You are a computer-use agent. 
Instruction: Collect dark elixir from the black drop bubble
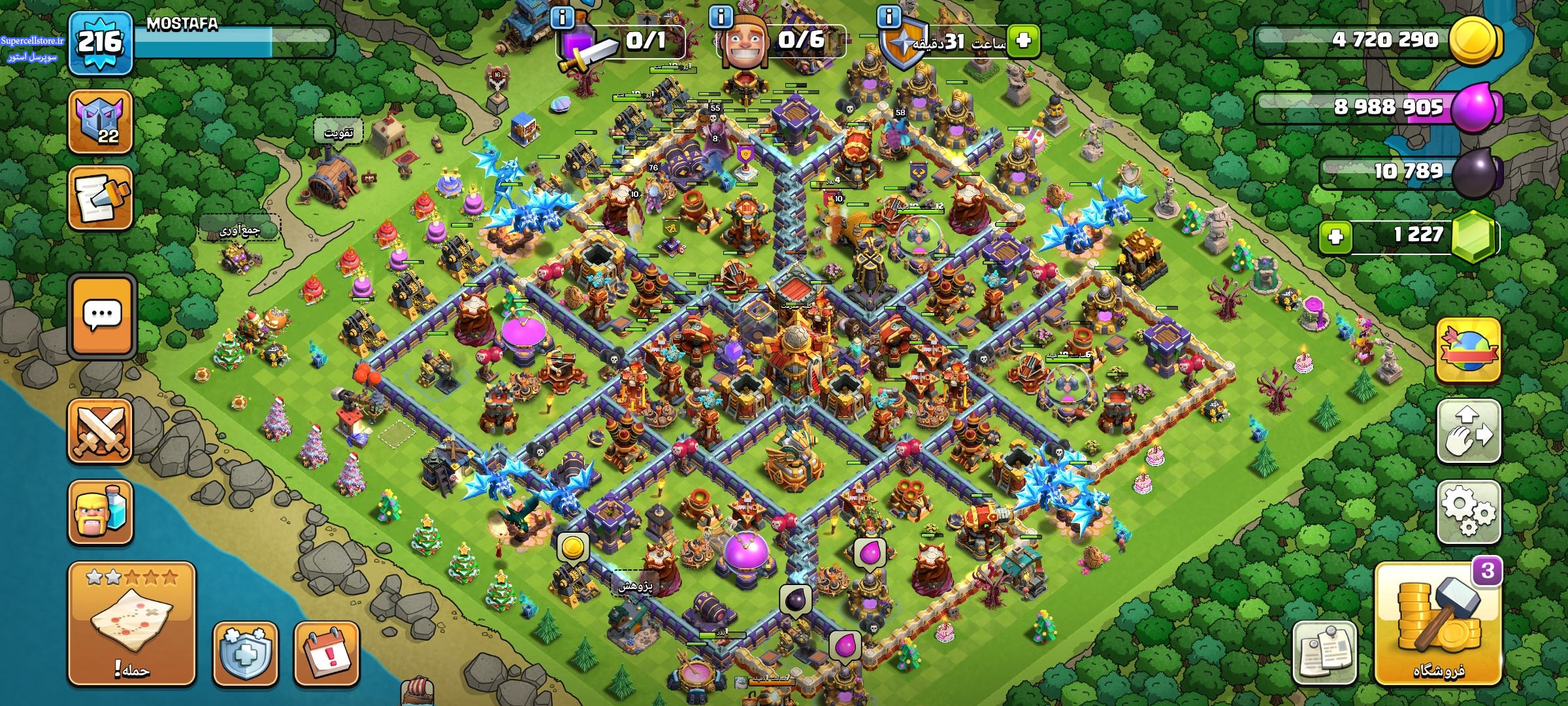pyautogui.click(x=796, y=599)
